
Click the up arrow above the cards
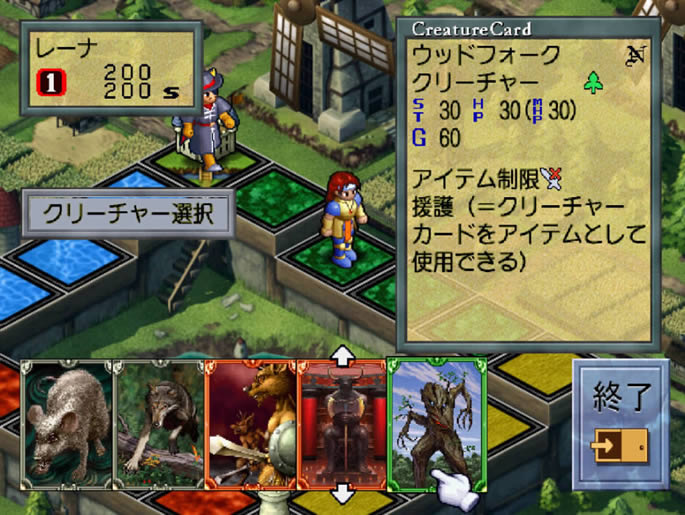(342, 355)
